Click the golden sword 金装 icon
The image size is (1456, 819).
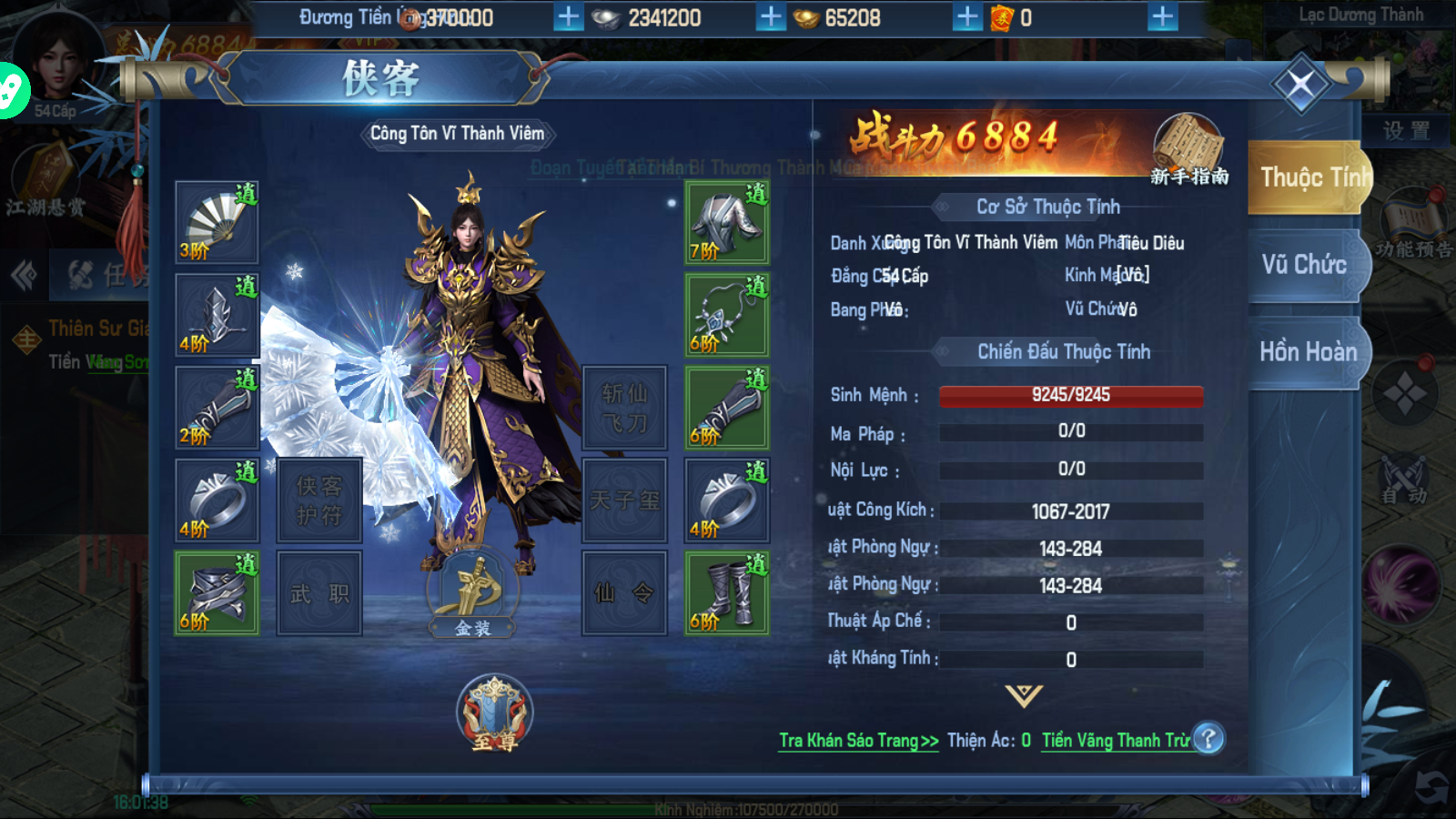472,593
